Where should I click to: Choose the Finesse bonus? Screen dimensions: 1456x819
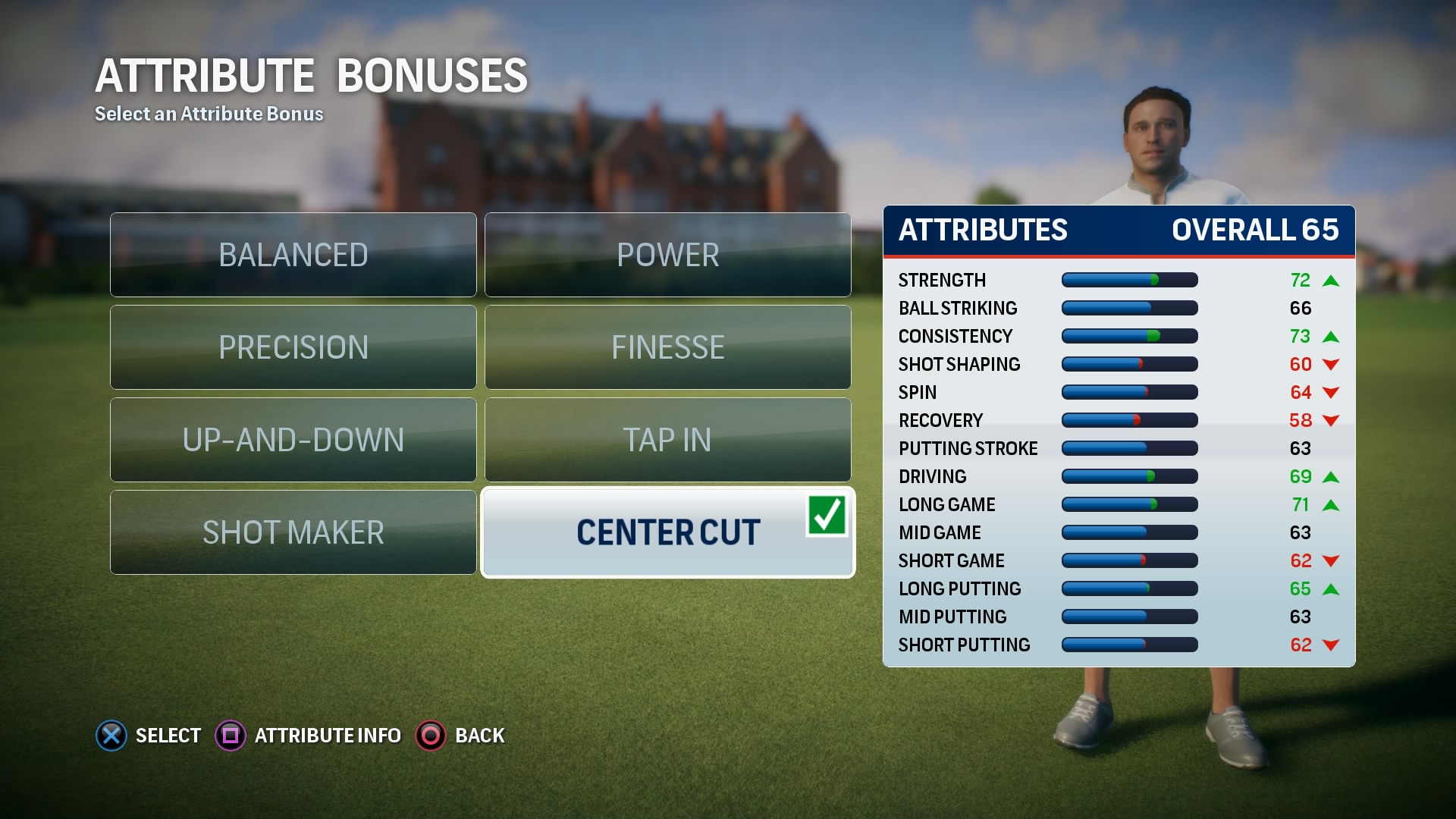pyautogui.click(x=667, y=347)
